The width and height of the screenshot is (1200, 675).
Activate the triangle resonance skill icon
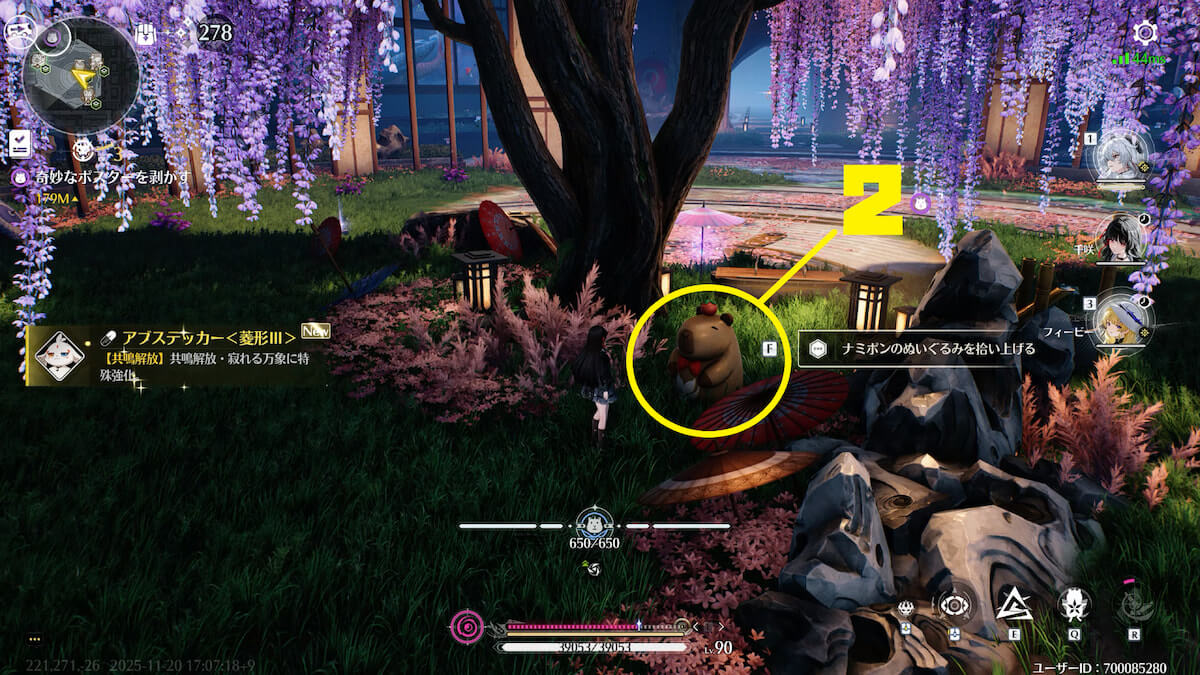pos(1013,604)
